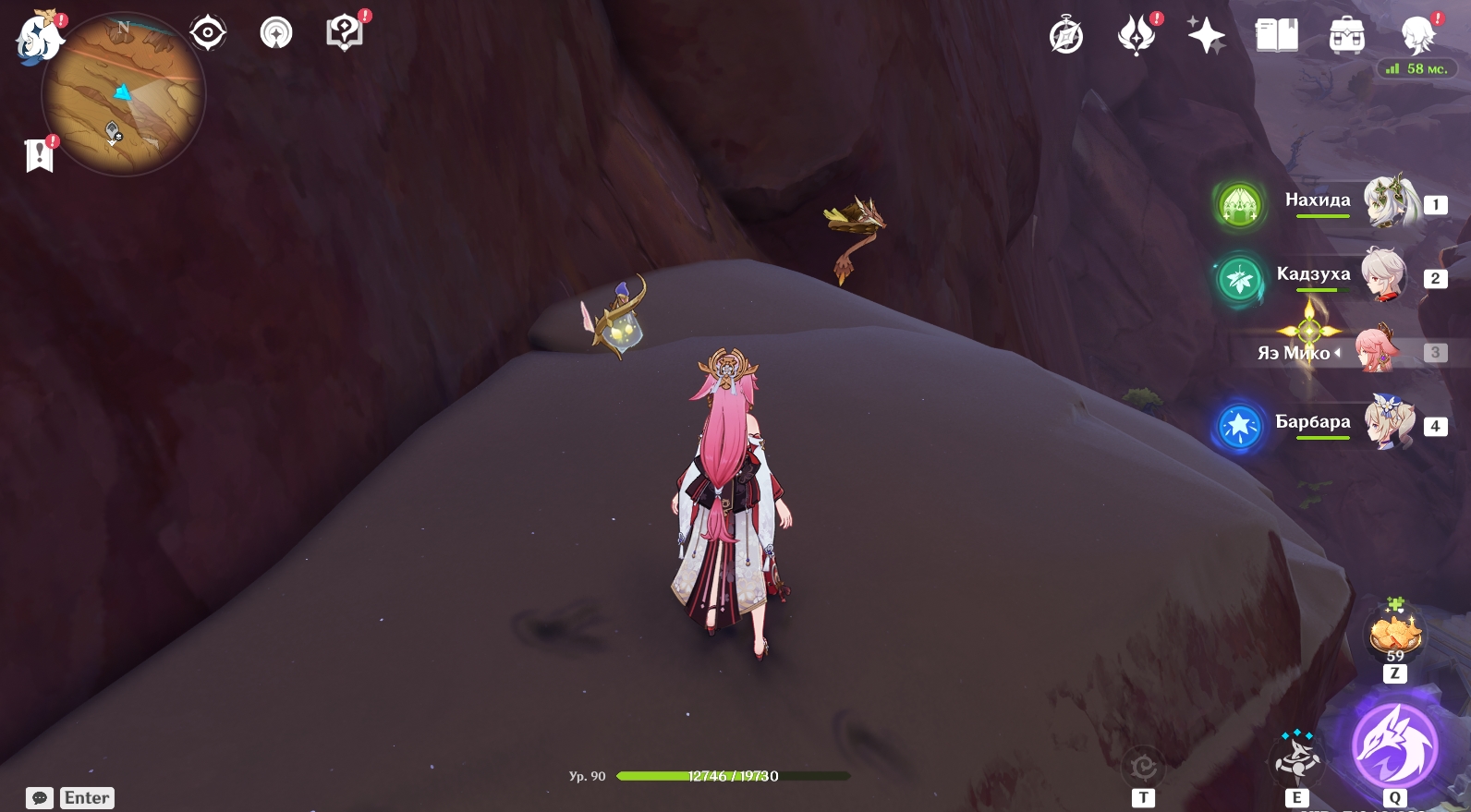Image resolution: width=1471 pixels, height=812 pixels.
Task: Open the Wish star icon
Action: pyautogui.click(x=1206, y=37)
